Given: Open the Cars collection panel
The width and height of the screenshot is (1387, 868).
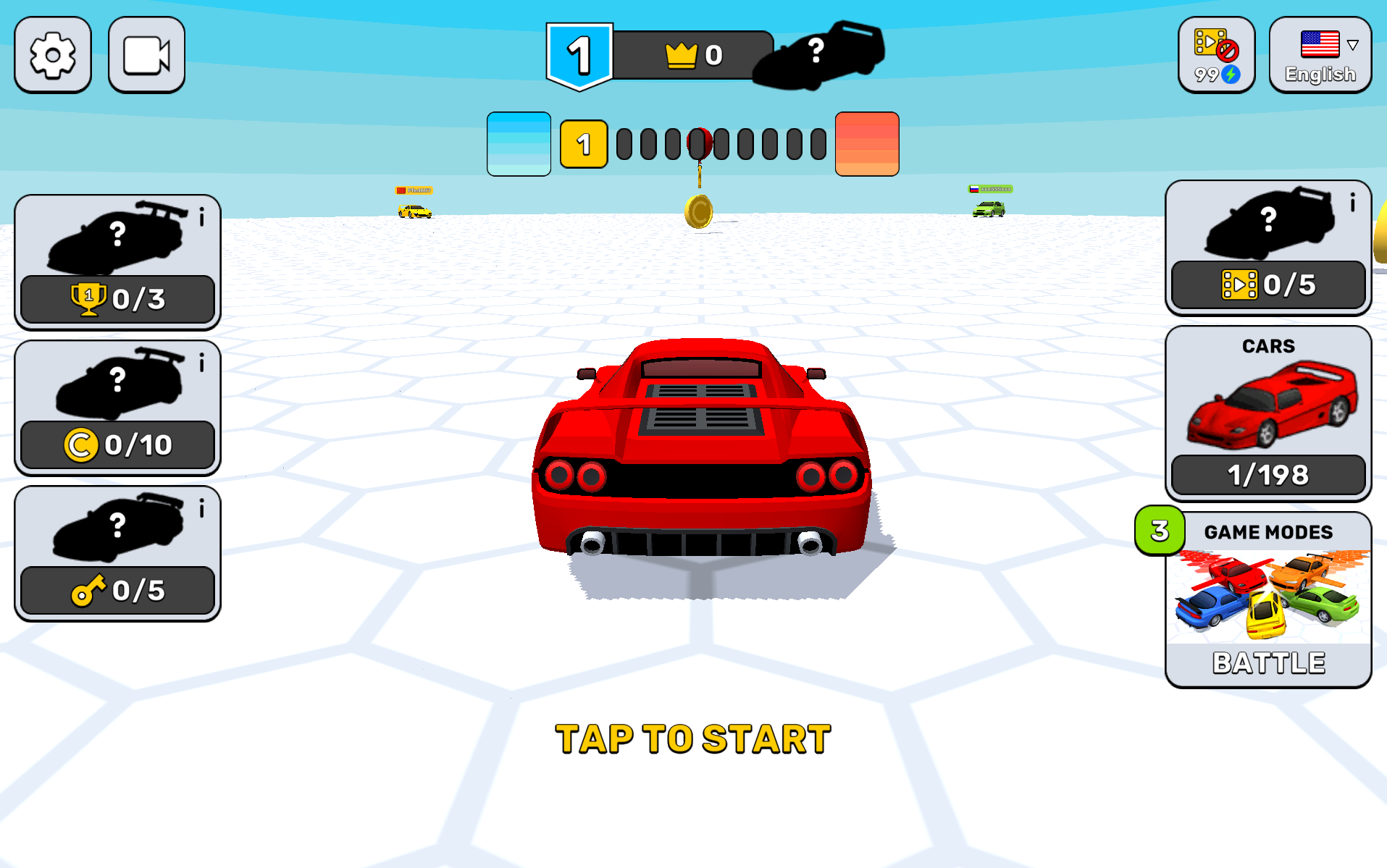Looking at the screenshot, I should coord(1267,413).
